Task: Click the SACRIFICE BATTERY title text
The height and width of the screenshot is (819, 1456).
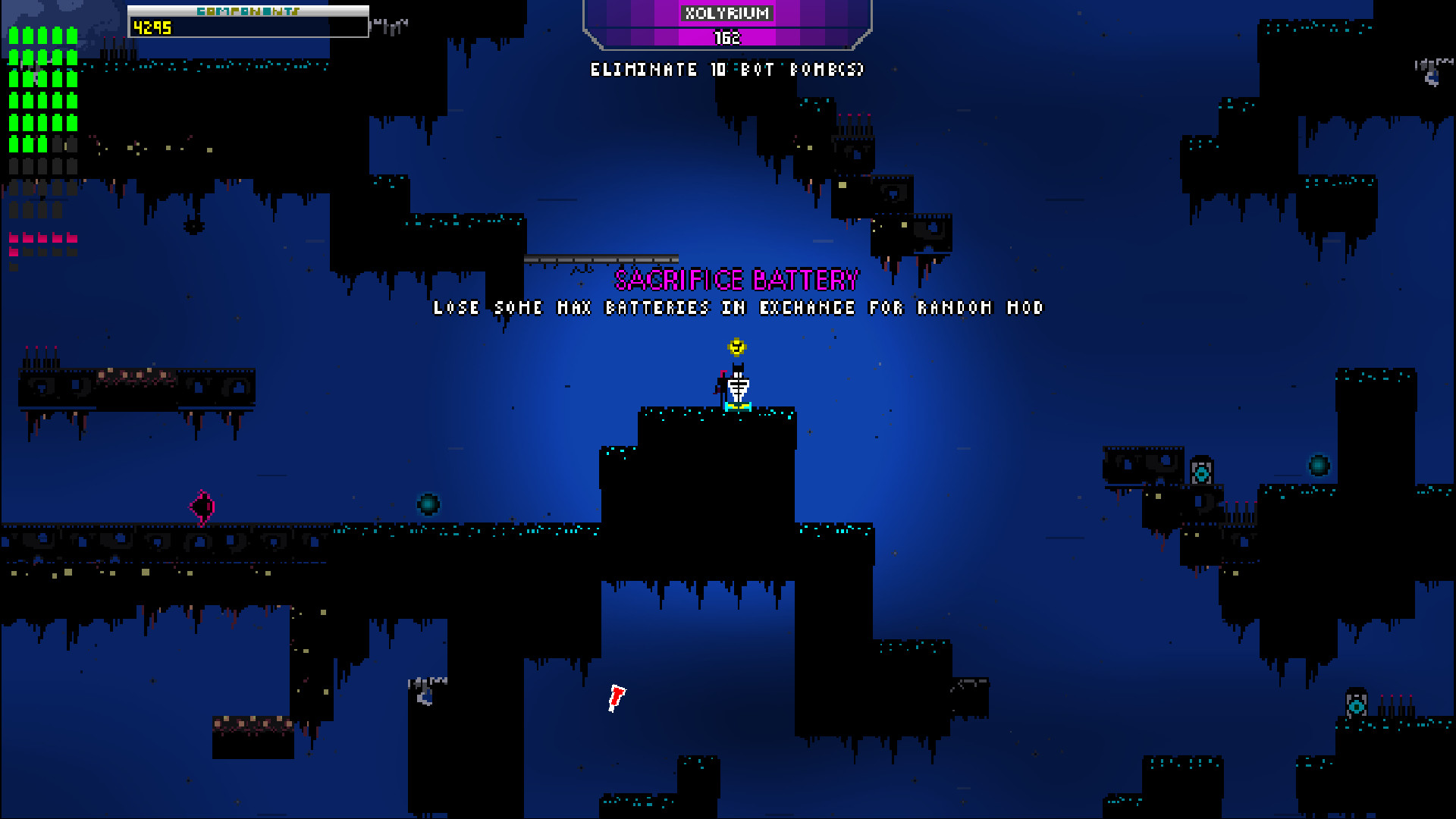Action: (736, 280)
